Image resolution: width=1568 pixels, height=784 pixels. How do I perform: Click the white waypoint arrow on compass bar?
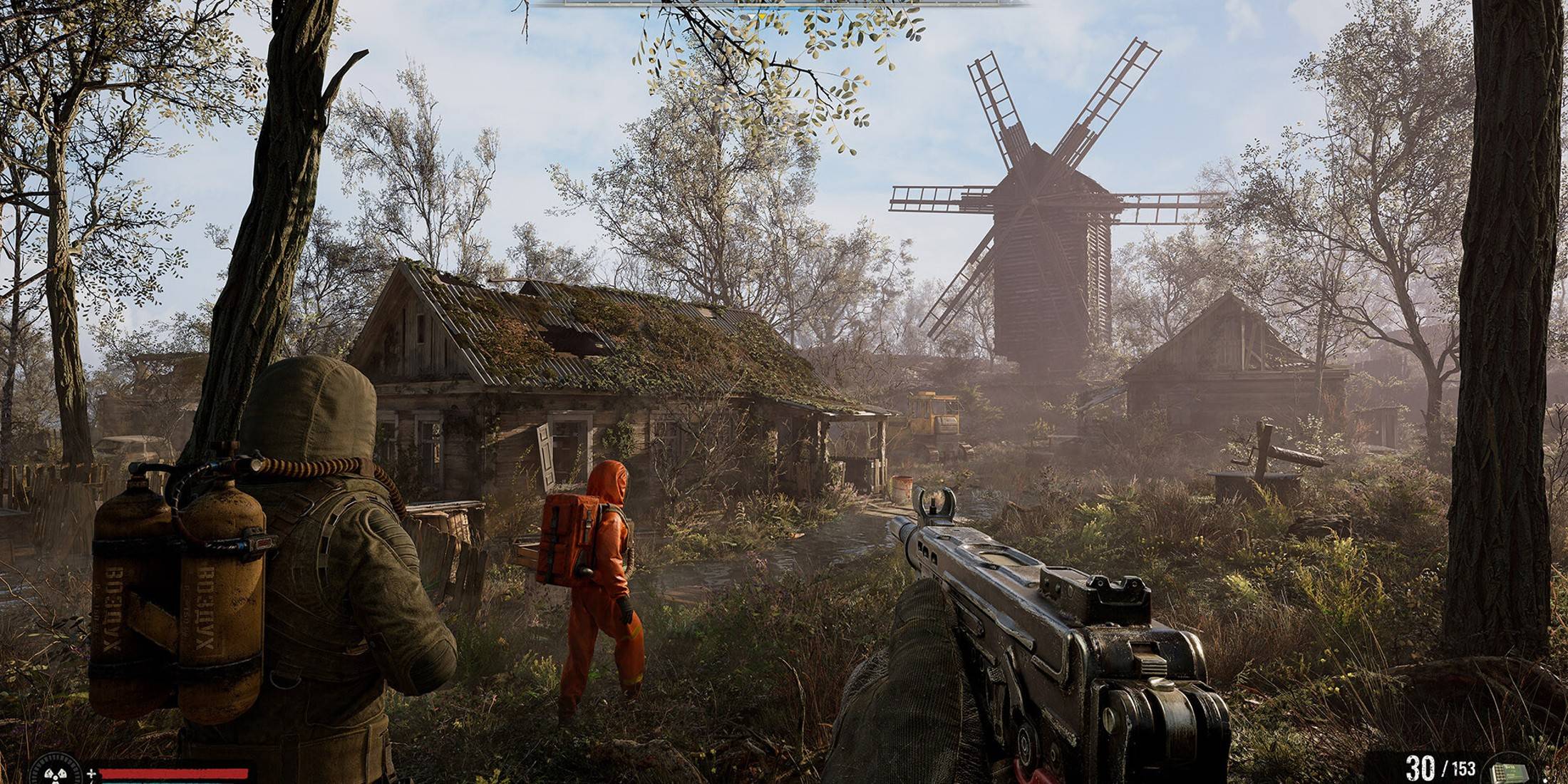pos(750,15)
